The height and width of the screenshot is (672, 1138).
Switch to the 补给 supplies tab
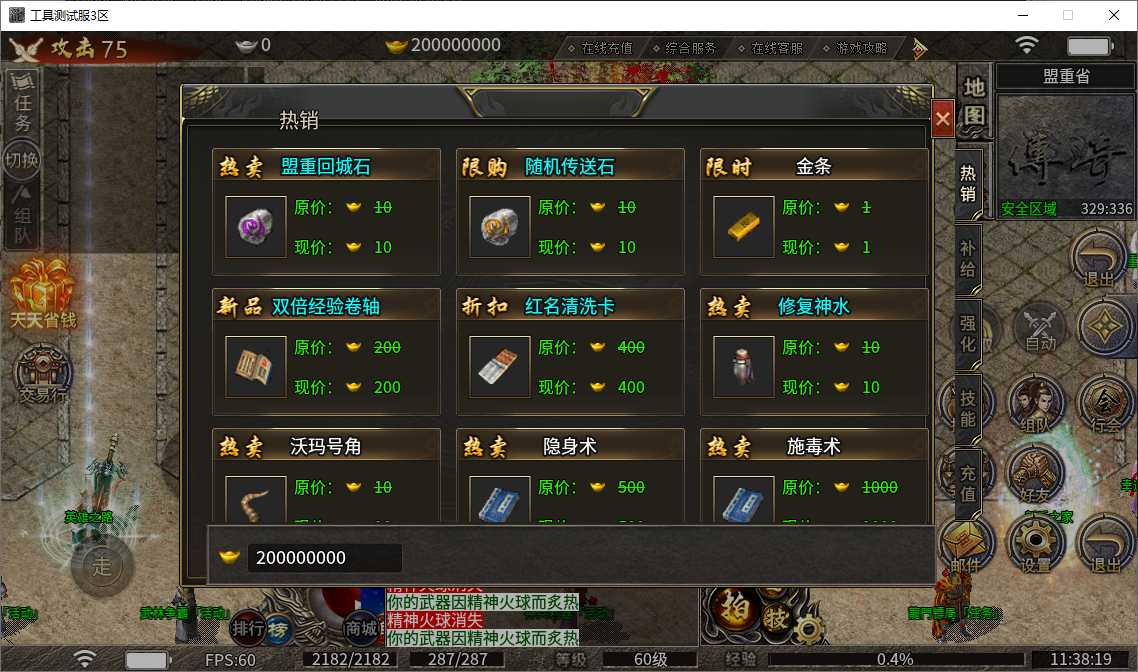[968, 260]
